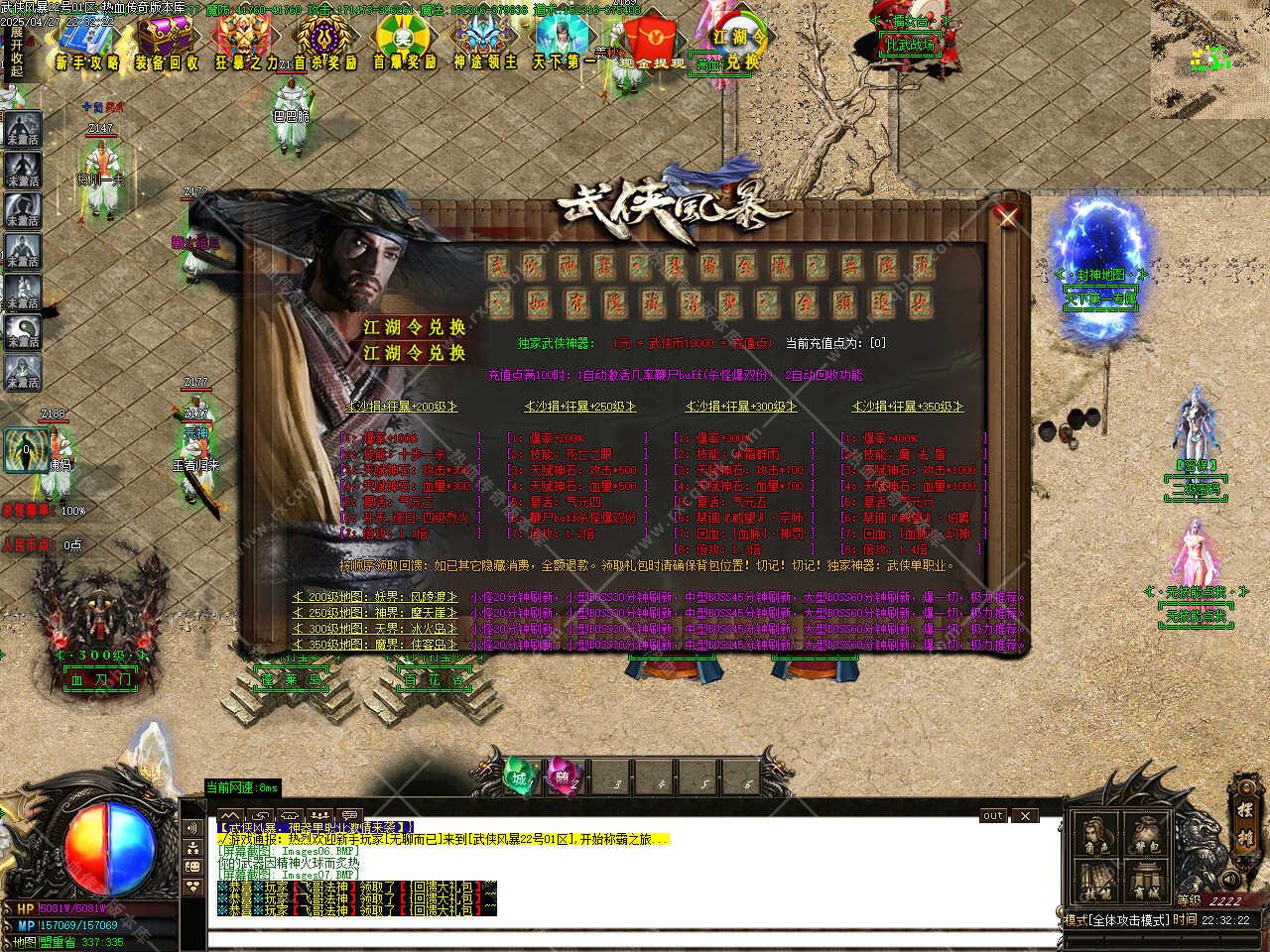This screenshot has width=1270, height=952.
Task: Open the 狂暴之力 menu icon
Action: [245, 43]
